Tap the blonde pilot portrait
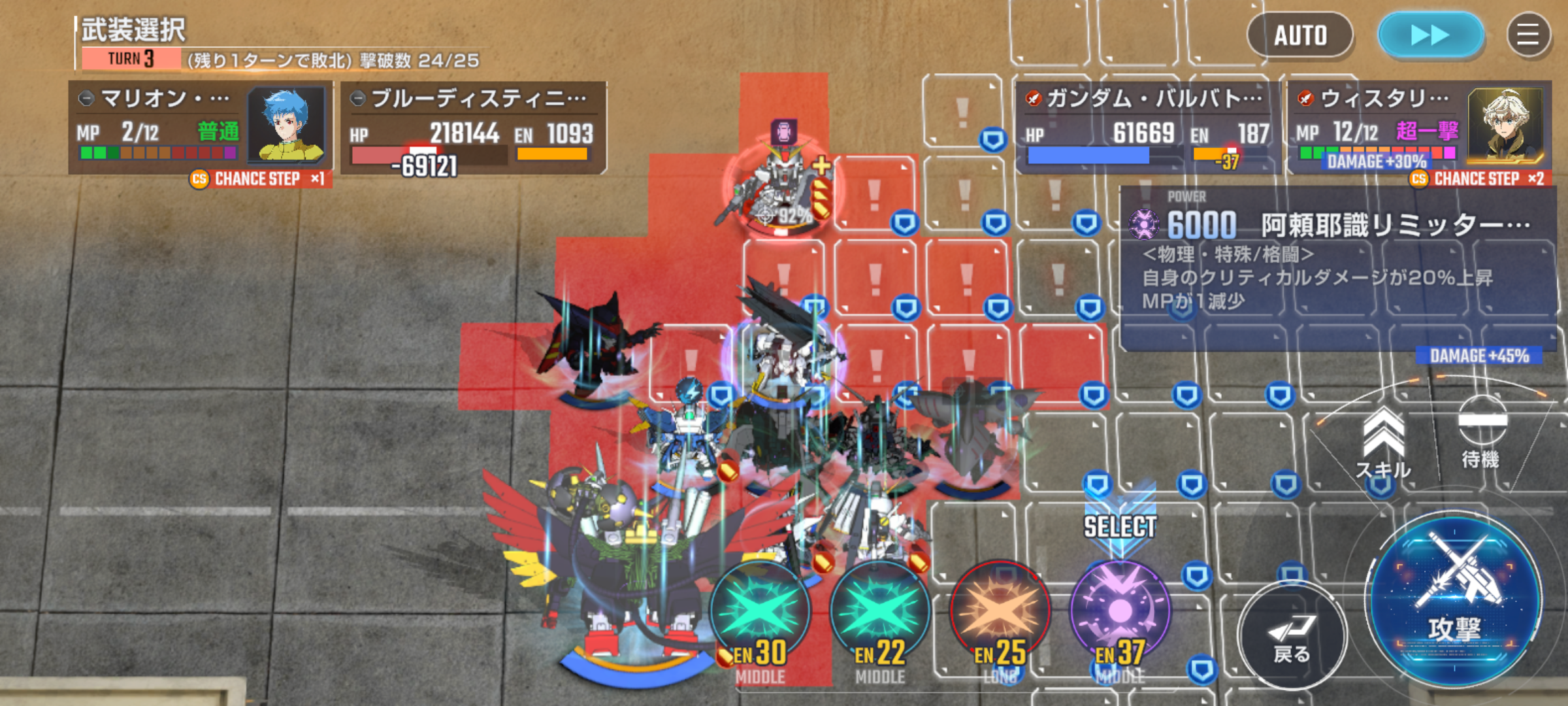This screenshot has height=706, width=1568. tap(1505, 124)
